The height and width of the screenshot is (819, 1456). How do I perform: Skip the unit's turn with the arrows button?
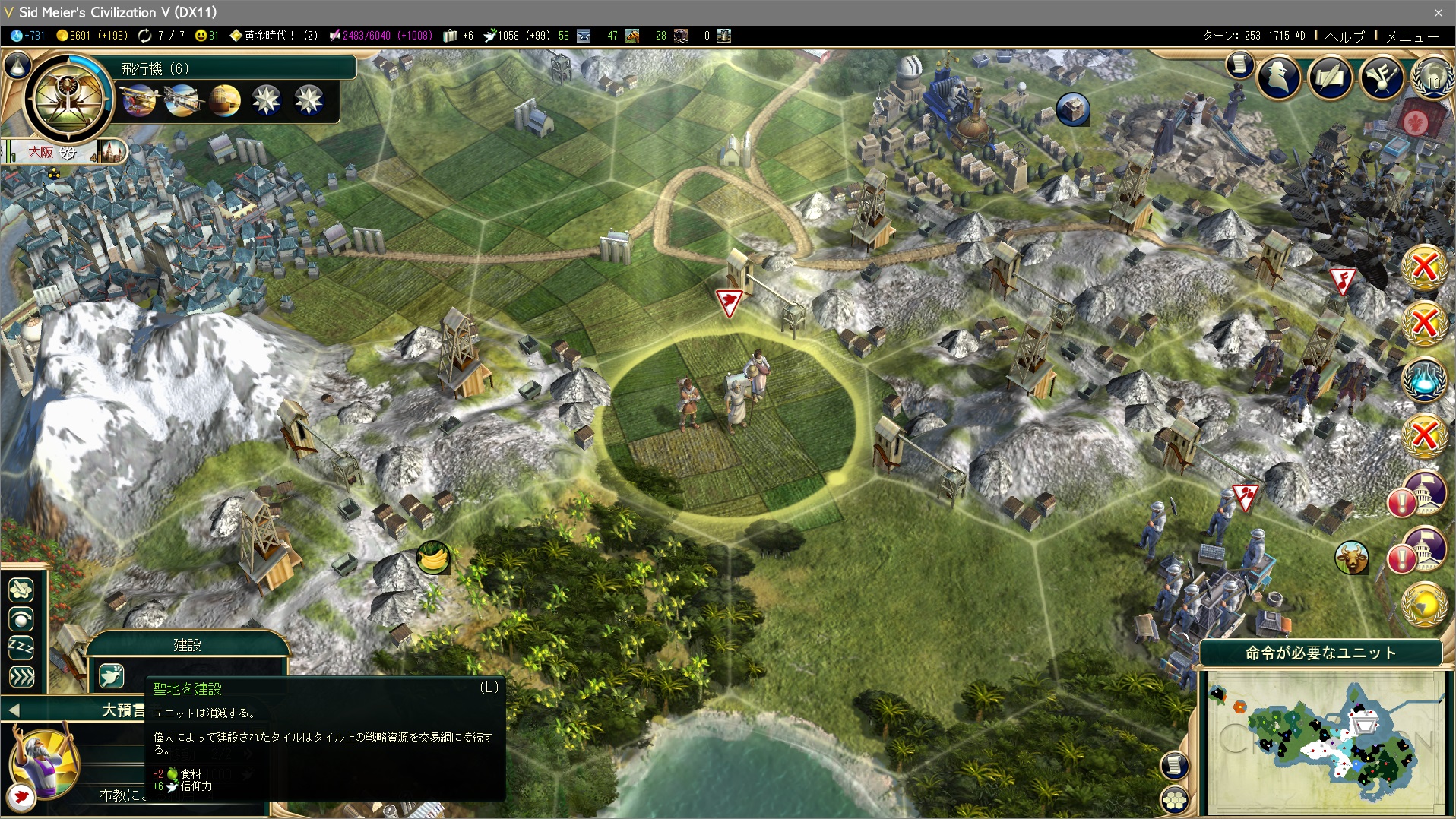[21, 676]
